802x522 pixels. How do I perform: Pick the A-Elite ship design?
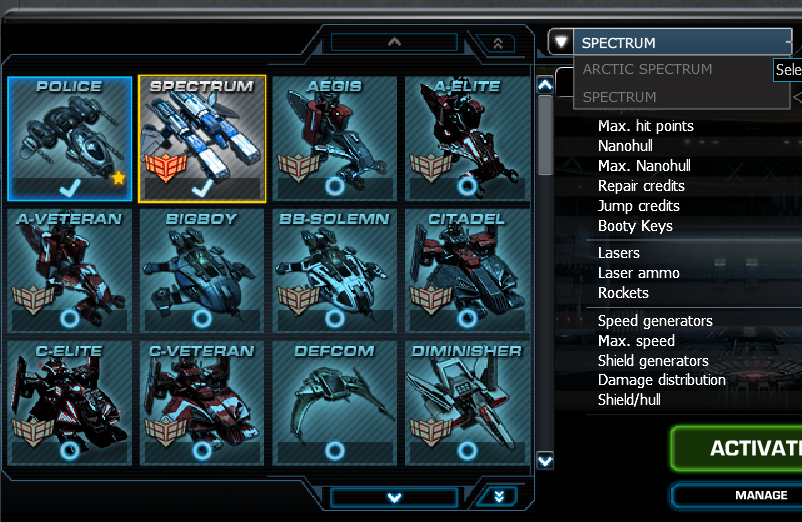click(467, 138)
